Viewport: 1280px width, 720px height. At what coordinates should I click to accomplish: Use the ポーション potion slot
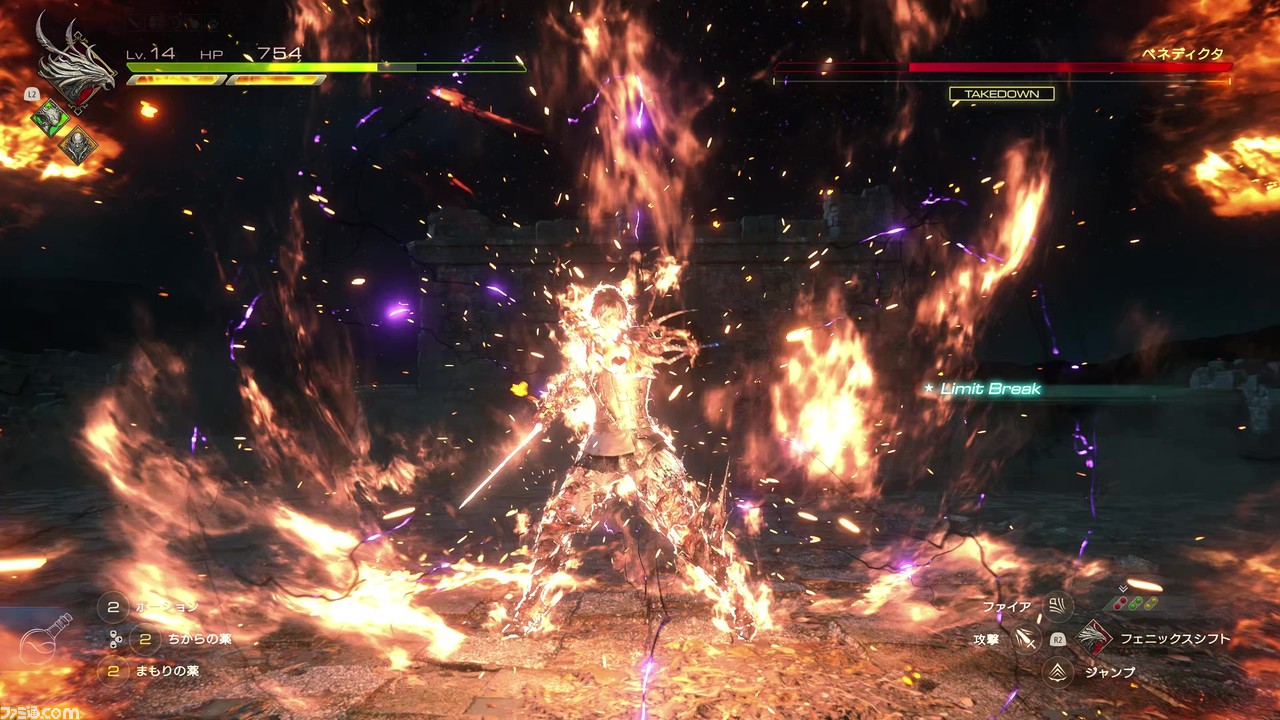(x=112, y=606)
